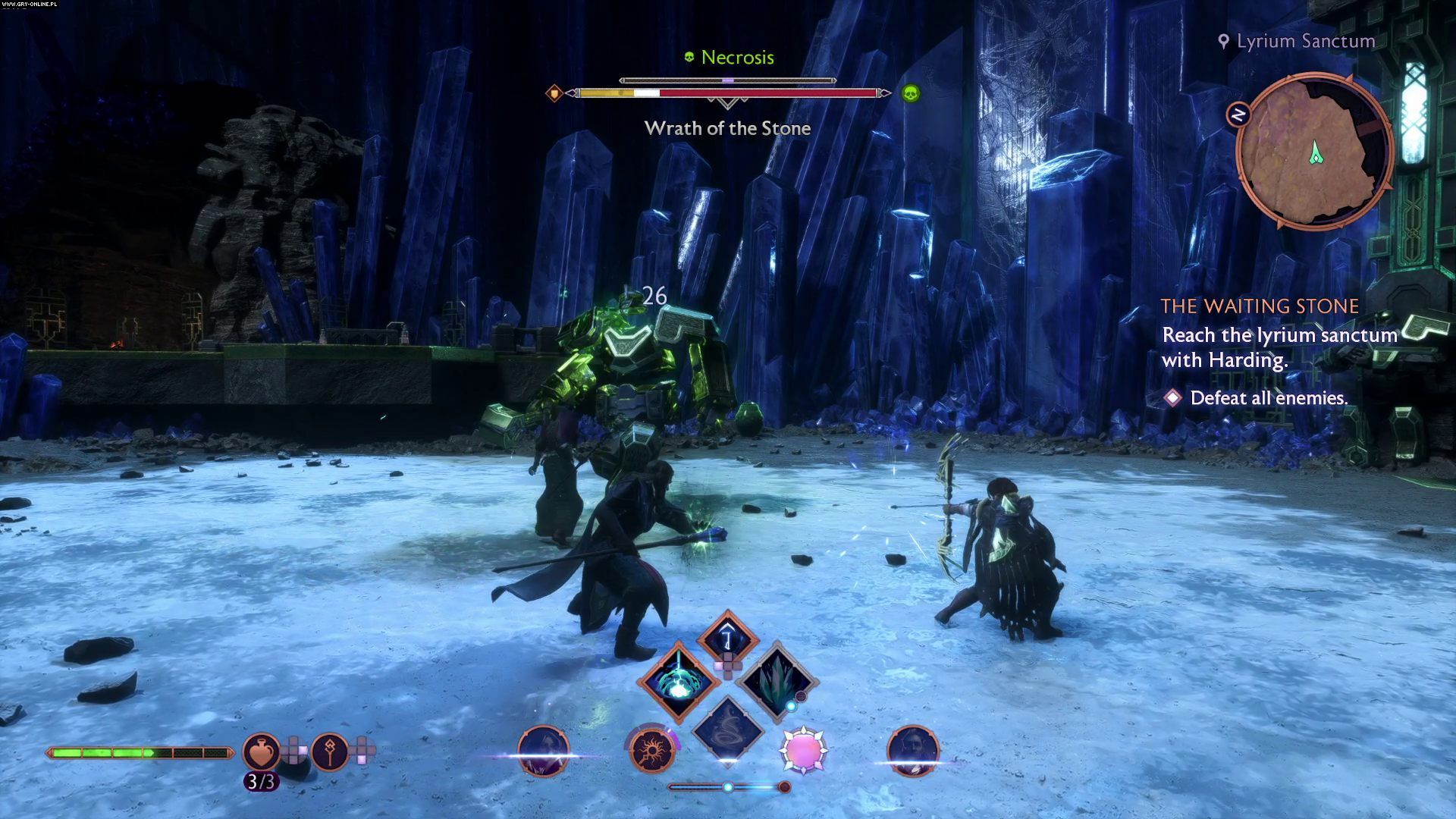Click the glowing pink orb icon

point(803,750)
